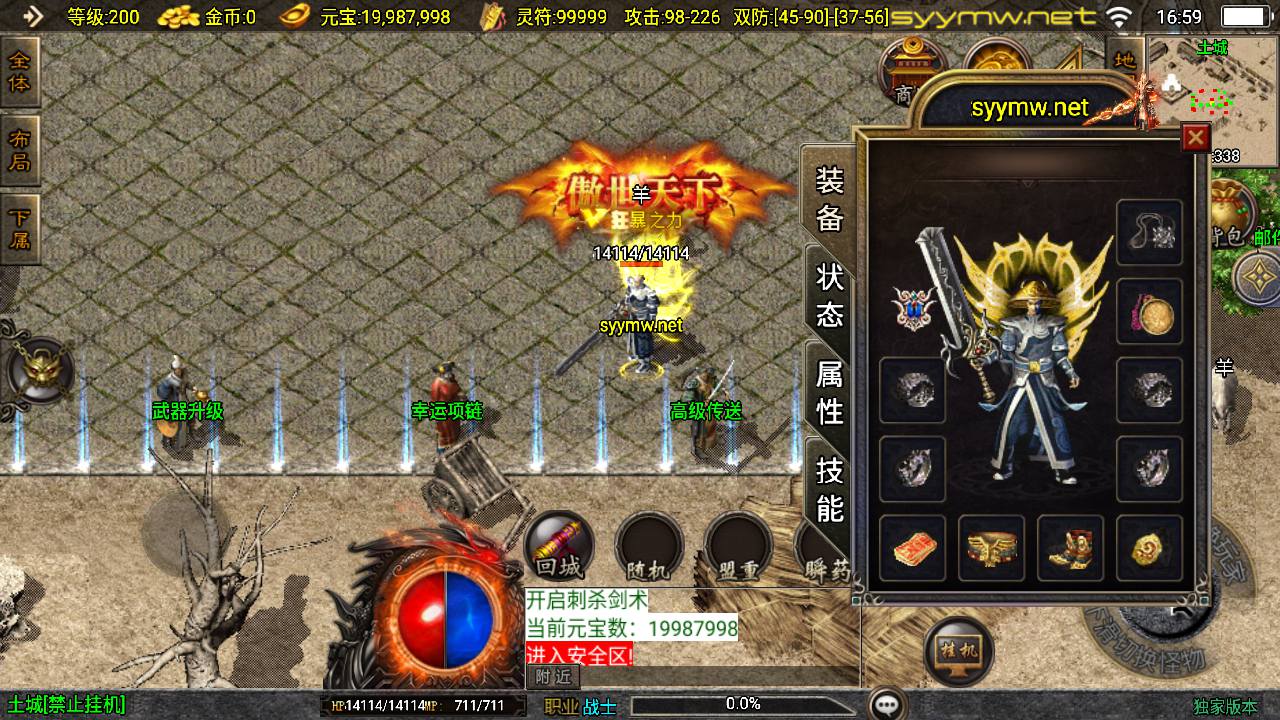1280x720 pixels.
Task: Activate the 随机 random teleport button
Action: pos(648,549)
